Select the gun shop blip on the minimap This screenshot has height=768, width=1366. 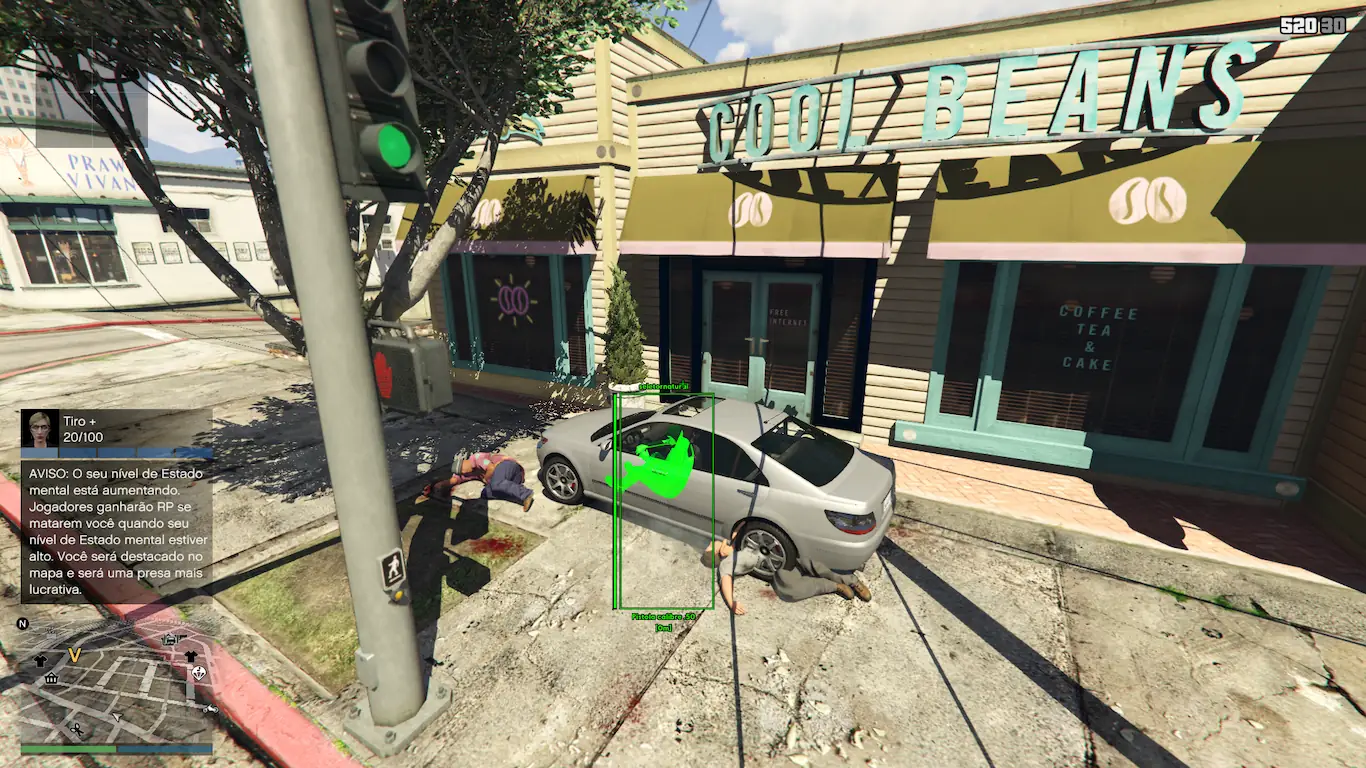pos(172,639)
